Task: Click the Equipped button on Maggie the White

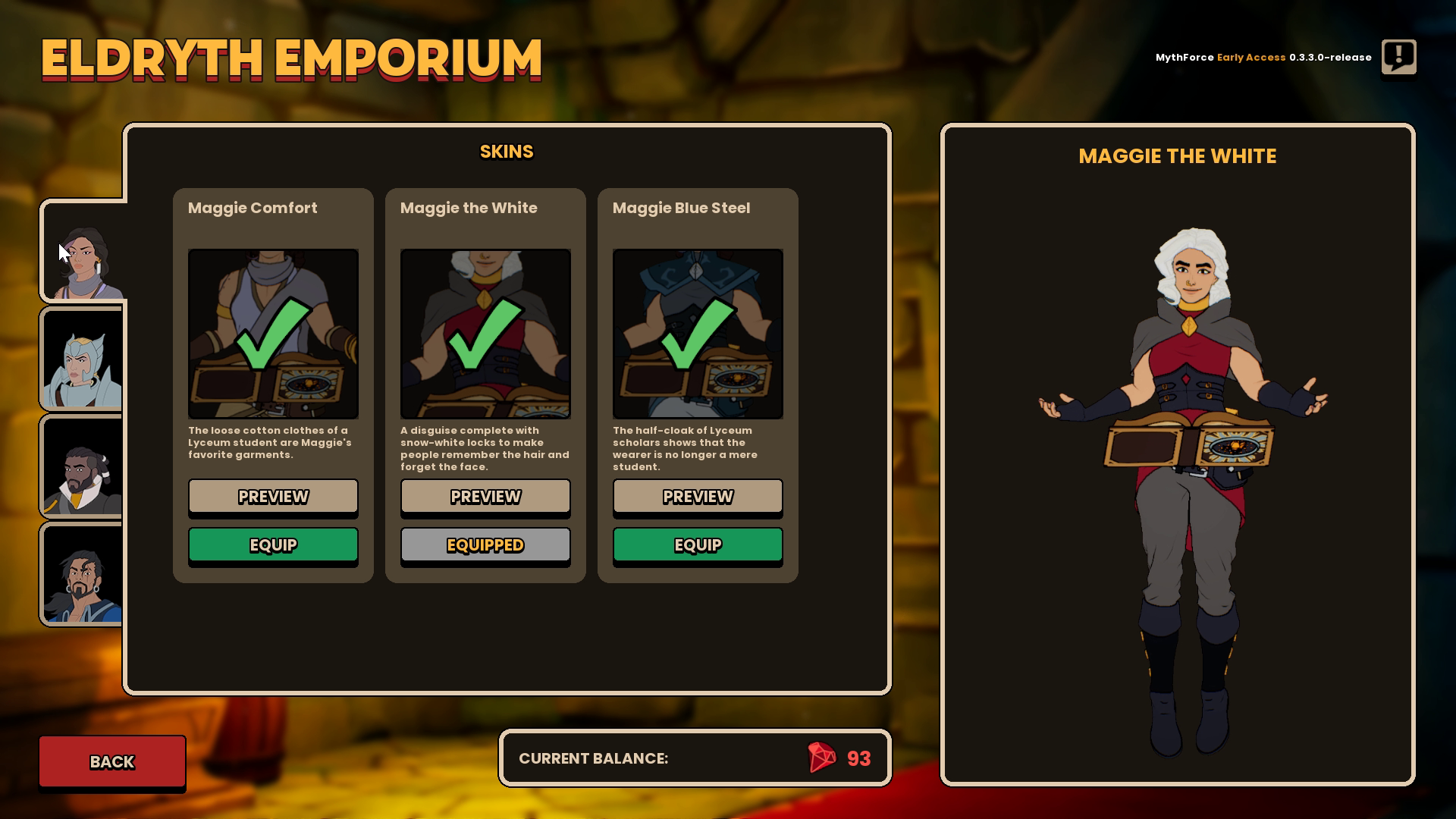Action: 485,544
